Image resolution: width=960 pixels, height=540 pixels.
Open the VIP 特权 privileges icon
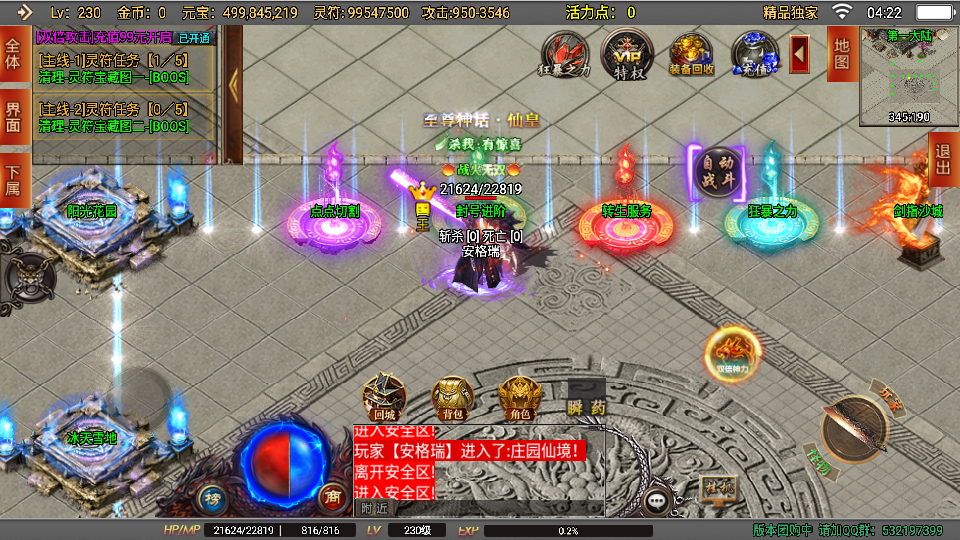(627, 52)
